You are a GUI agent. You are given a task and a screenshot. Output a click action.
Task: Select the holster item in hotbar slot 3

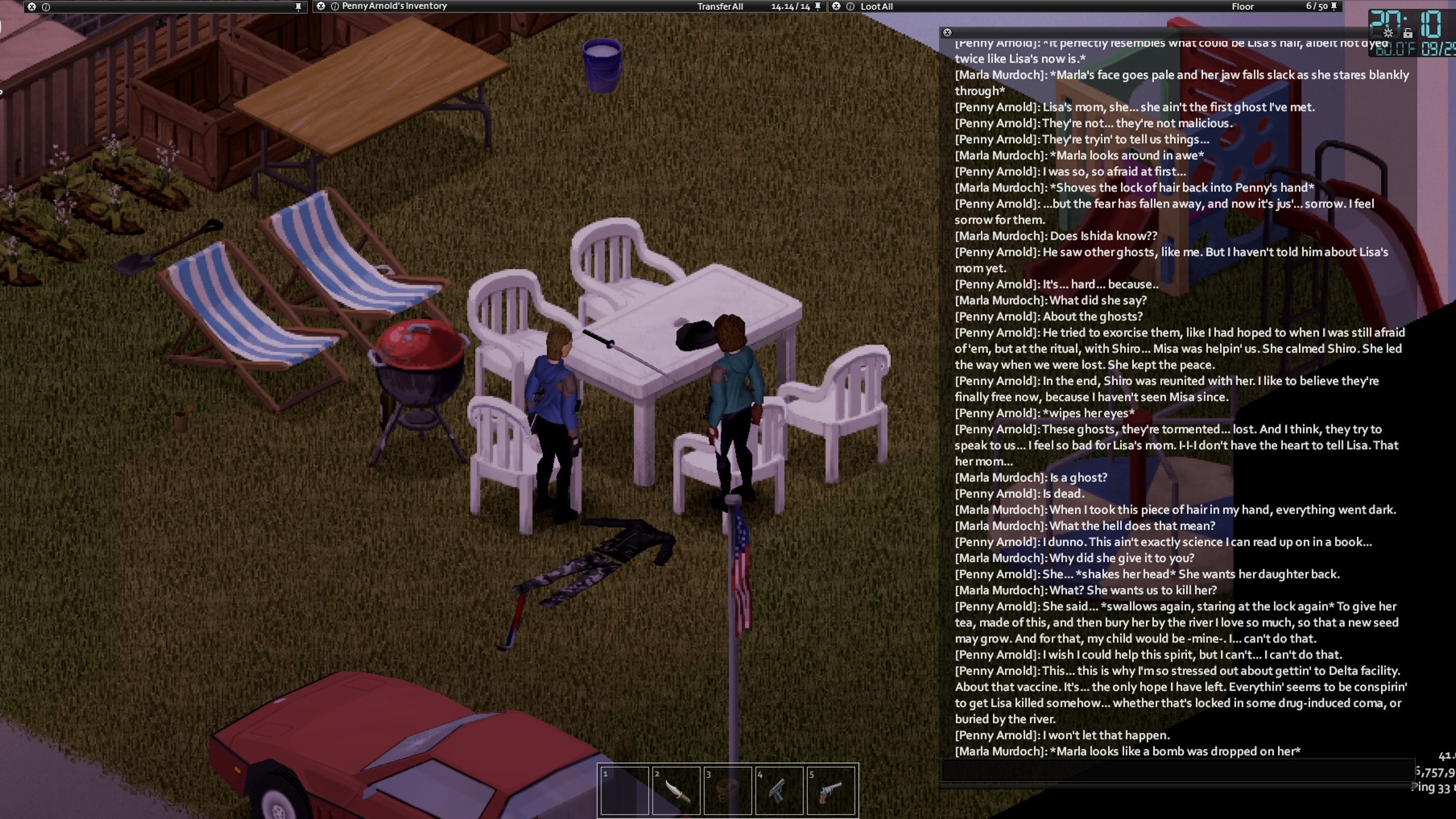point(728,790)
